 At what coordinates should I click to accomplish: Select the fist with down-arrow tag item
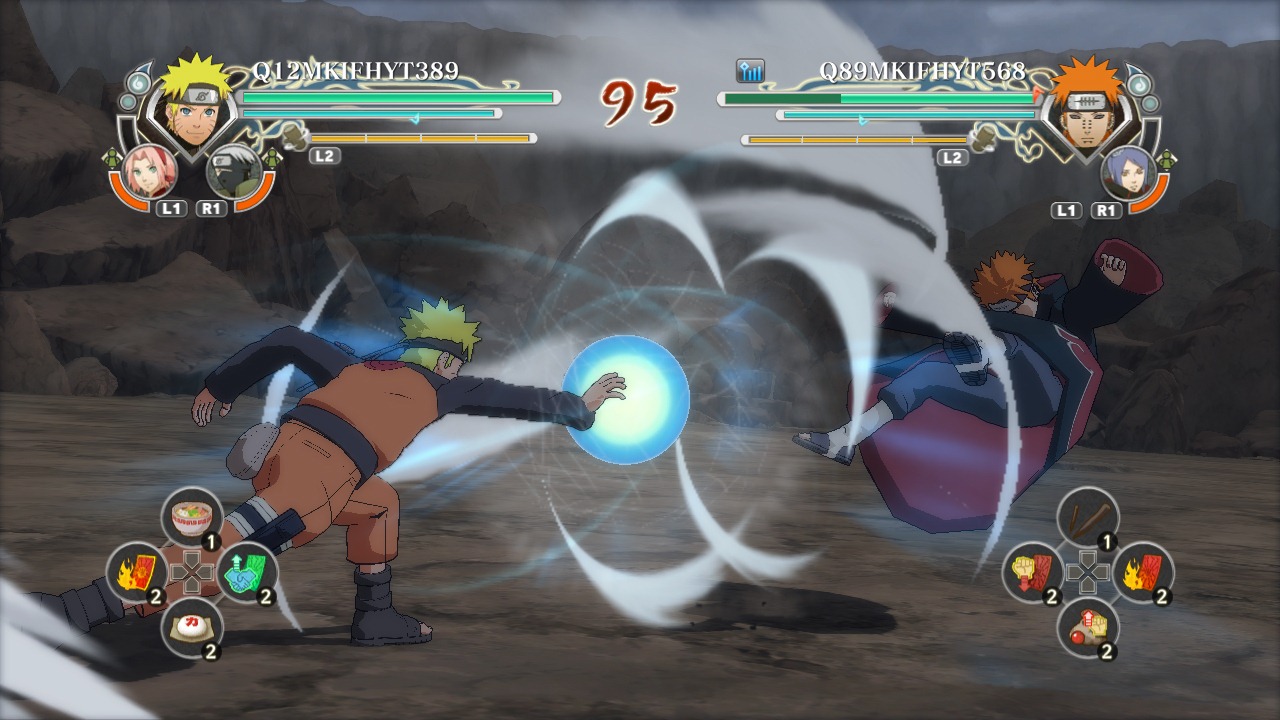pos(1032,572)
